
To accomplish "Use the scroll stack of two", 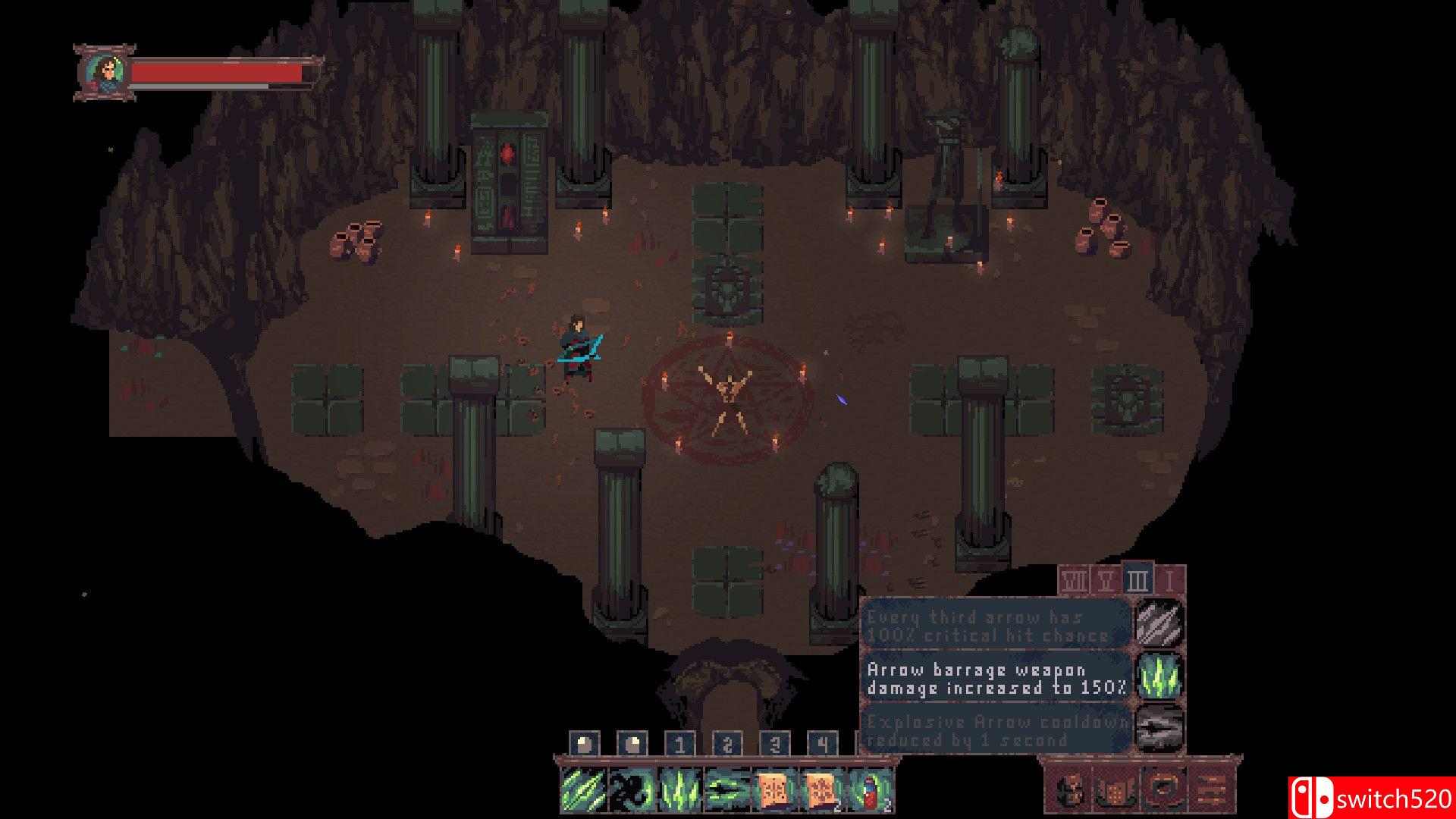I will click(822, 789).
